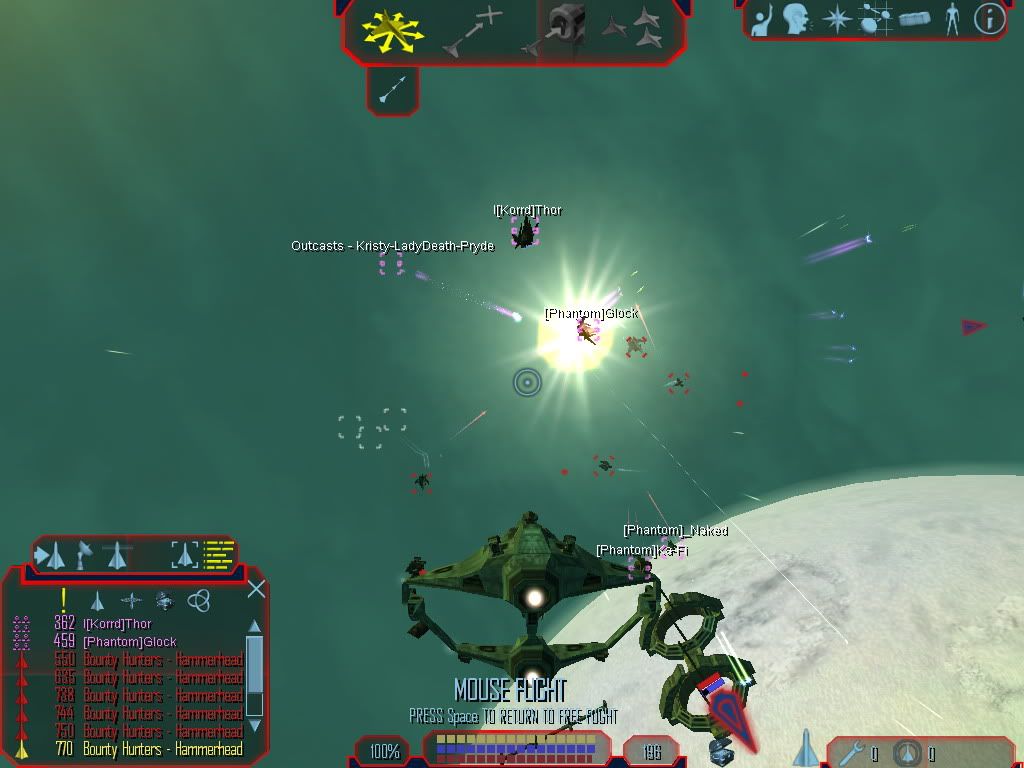
Task: Engage cruise with the arrow icon
Action: pyautogui.click(x=392, y=90)
